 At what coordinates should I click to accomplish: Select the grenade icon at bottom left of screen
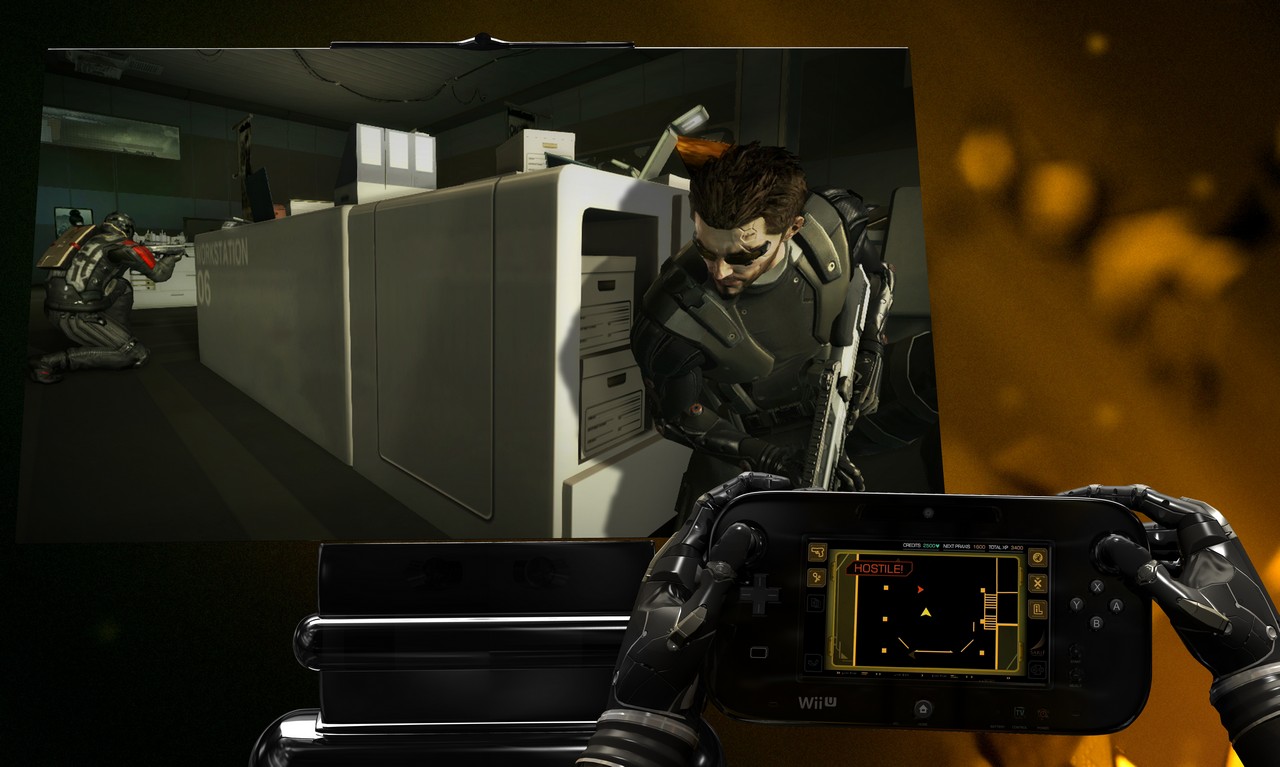pos(813,662)
